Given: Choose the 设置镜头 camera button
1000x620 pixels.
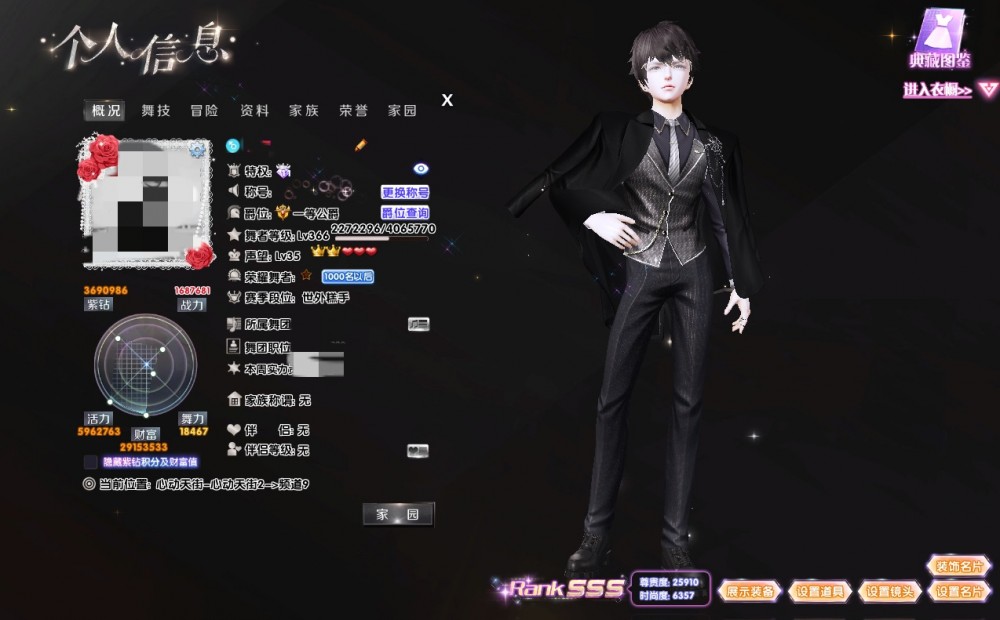Looking at the screenshot, I should [x=889, y=591].
